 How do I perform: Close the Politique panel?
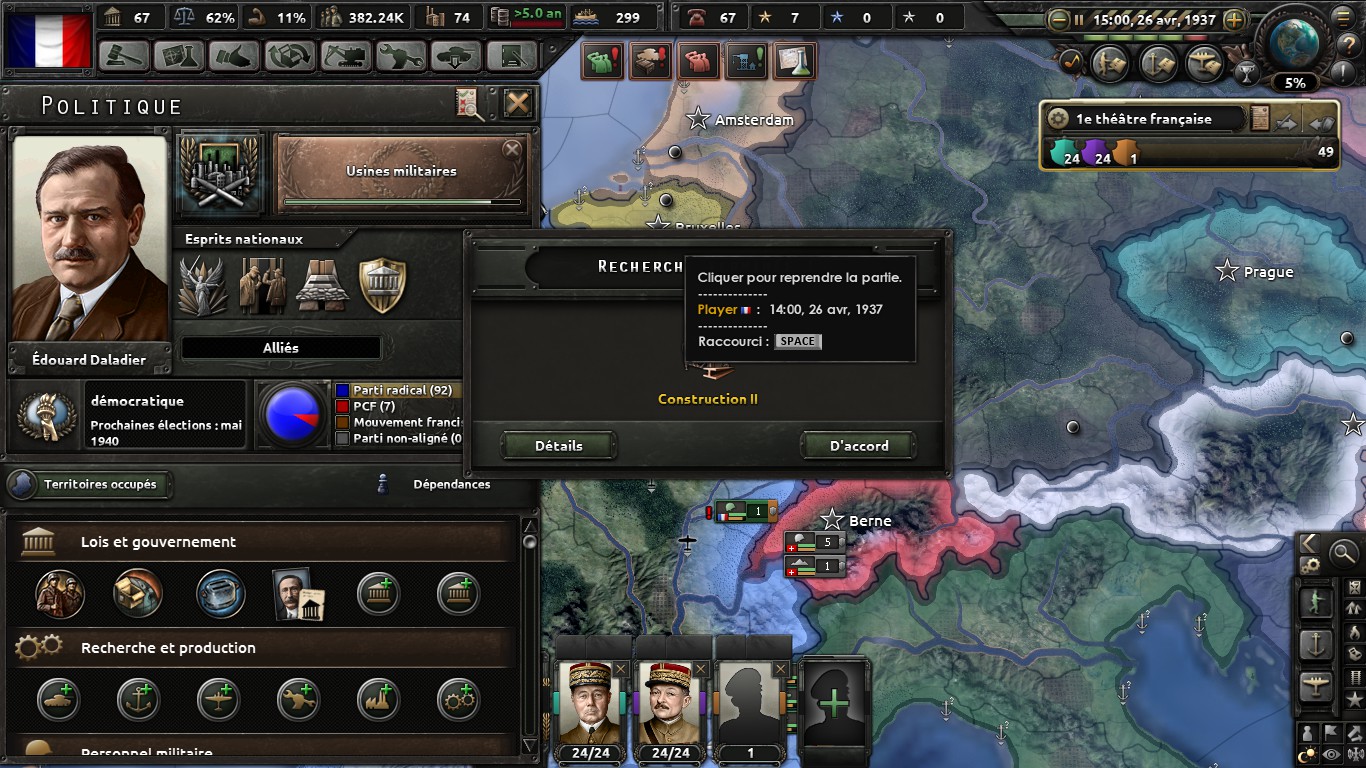point(517,103)
